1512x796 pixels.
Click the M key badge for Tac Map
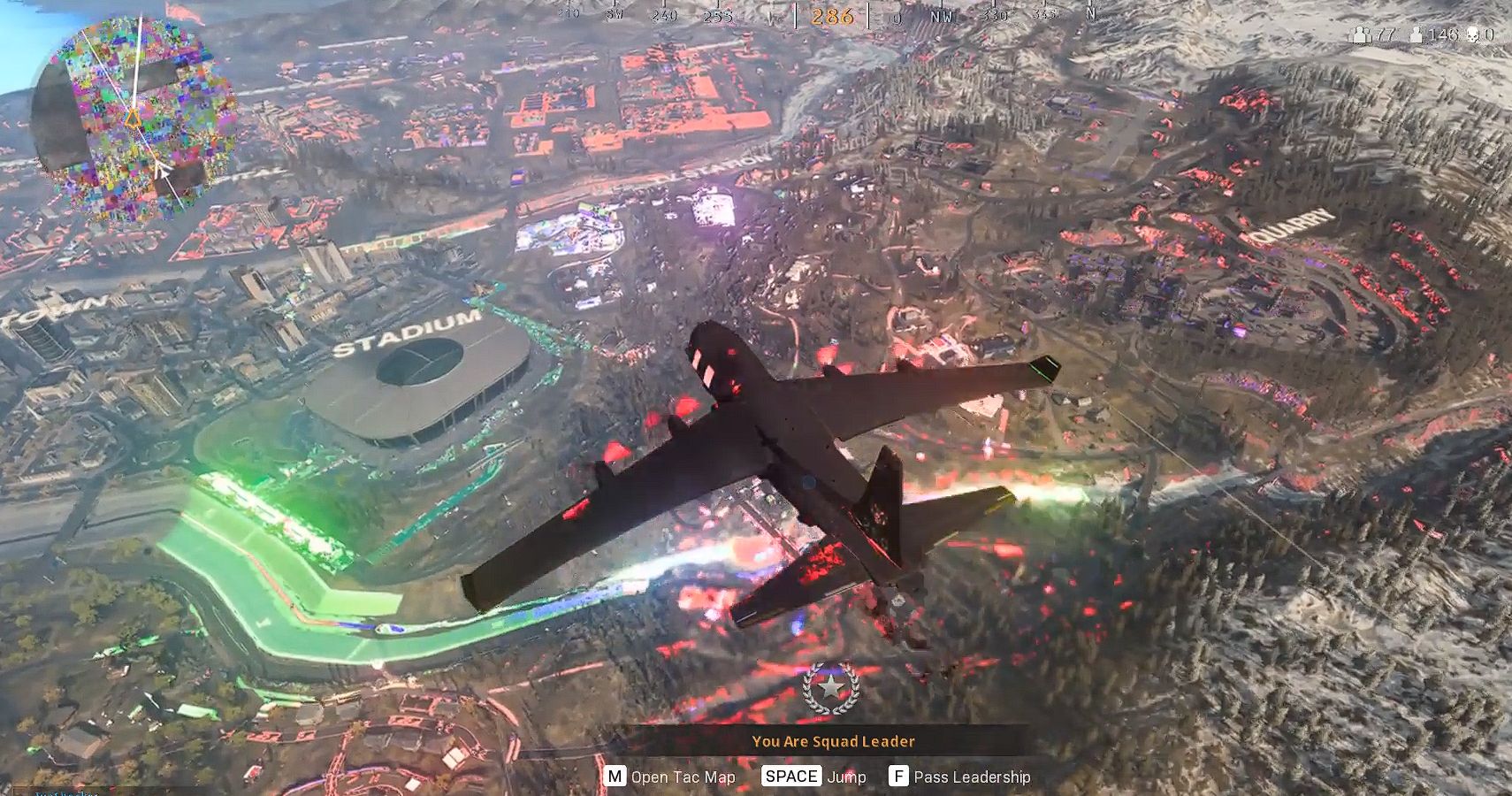(615, 776)
